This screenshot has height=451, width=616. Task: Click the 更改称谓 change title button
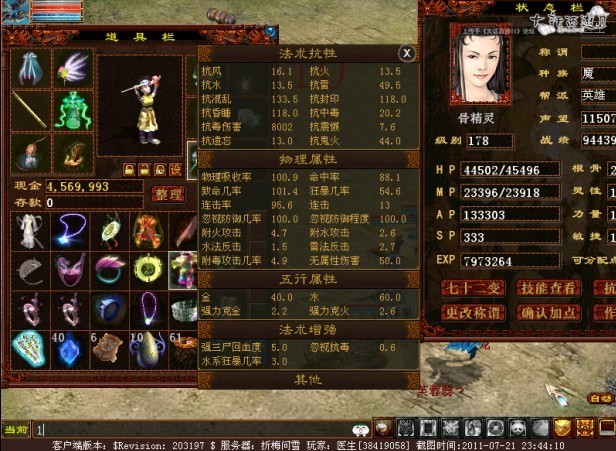pyautogui.click(x=473, y=312)
